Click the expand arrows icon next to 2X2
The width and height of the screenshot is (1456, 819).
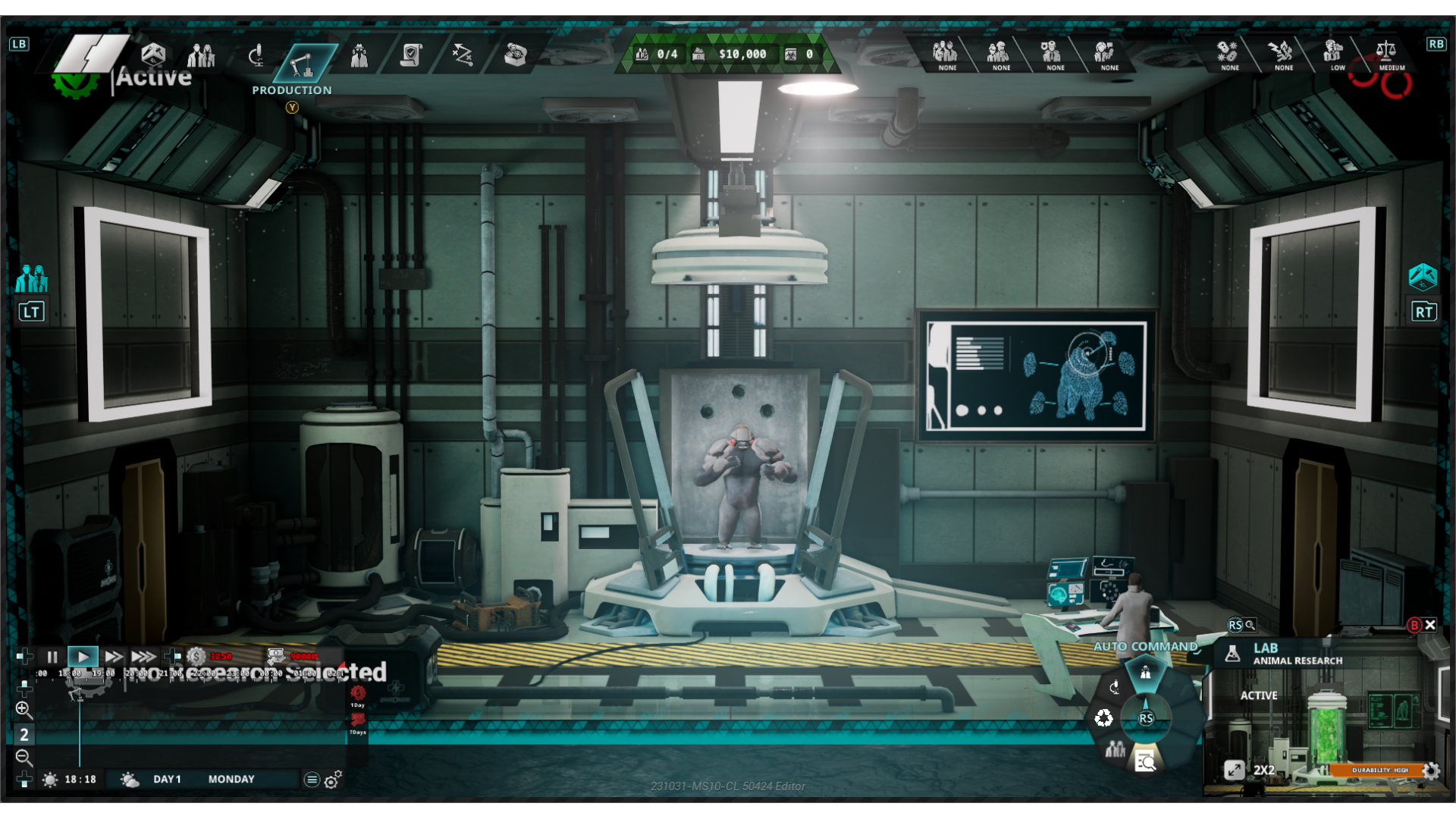point(1234,770)
